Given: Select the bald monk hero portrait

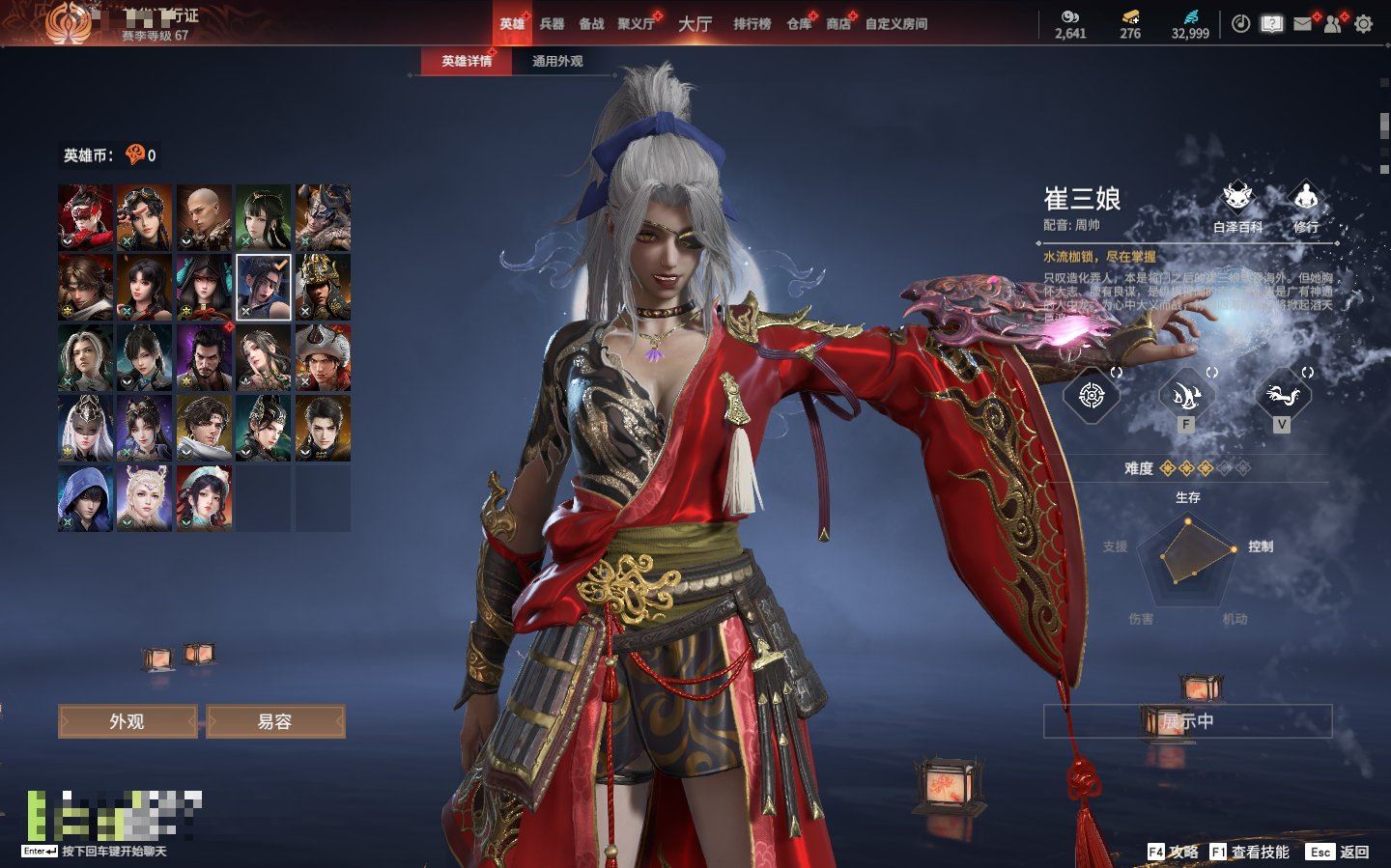Looking at the screenshot, I should [204, 218].
